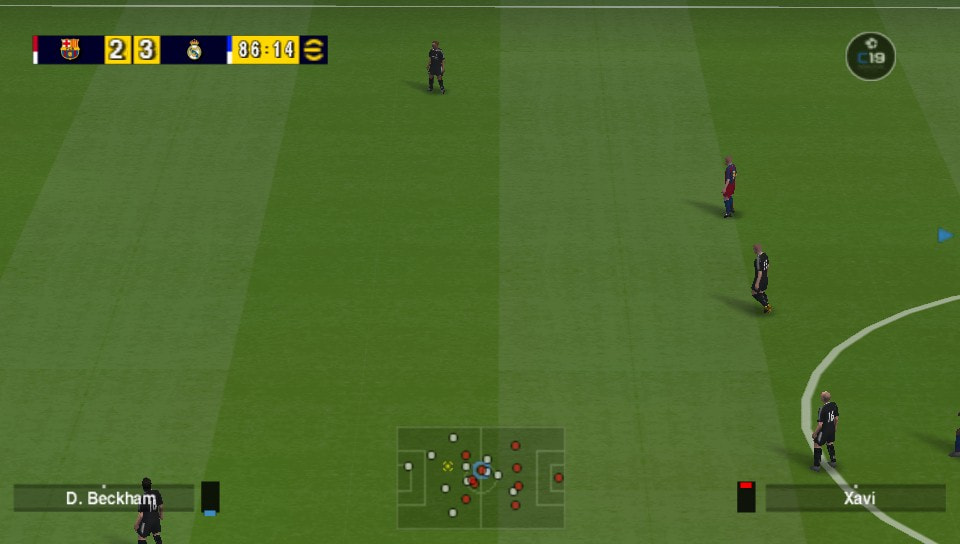Select the Xavi player name panel

[x=855, y=498]
